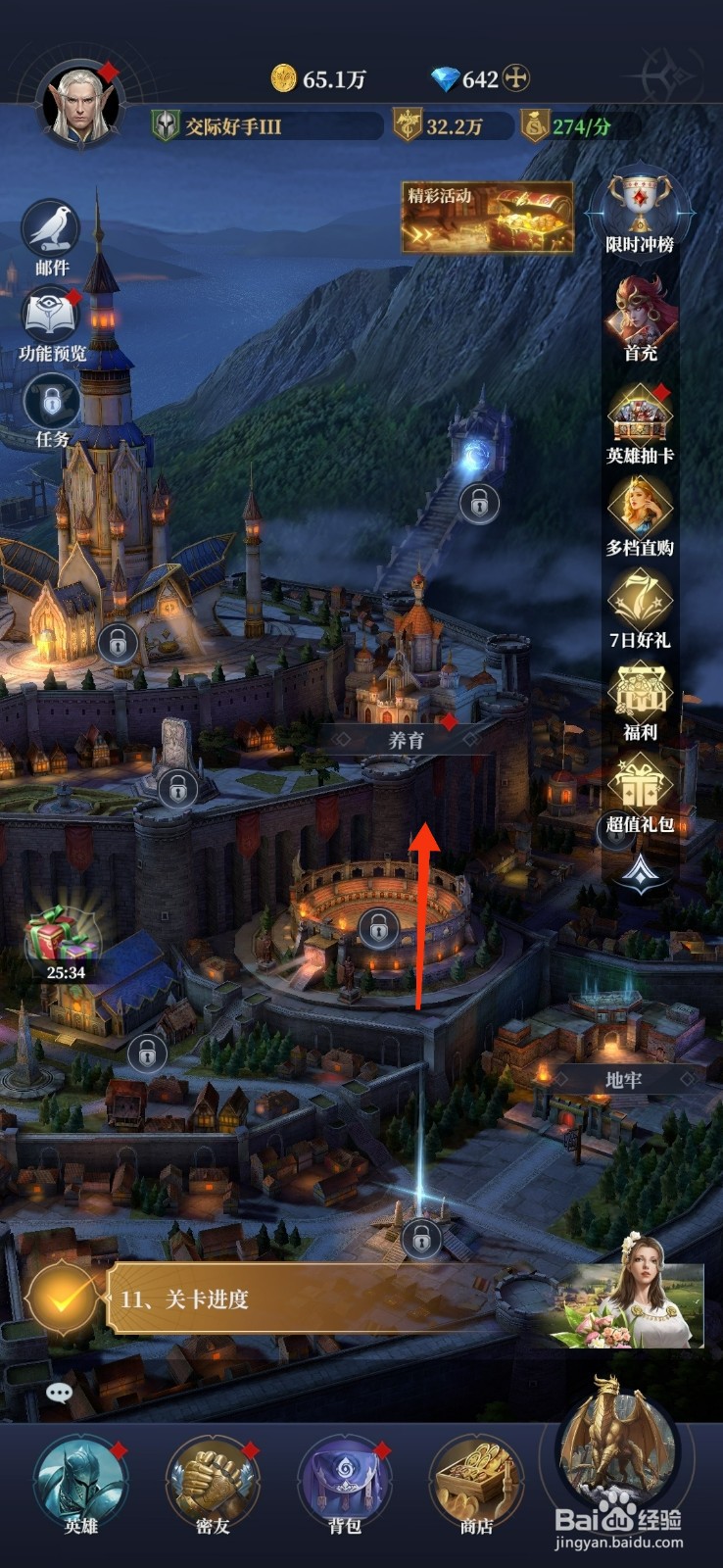Screen dimensions: 723x1568
Task: Open the 英雄 heroes menu
Action: point(80,1485)
